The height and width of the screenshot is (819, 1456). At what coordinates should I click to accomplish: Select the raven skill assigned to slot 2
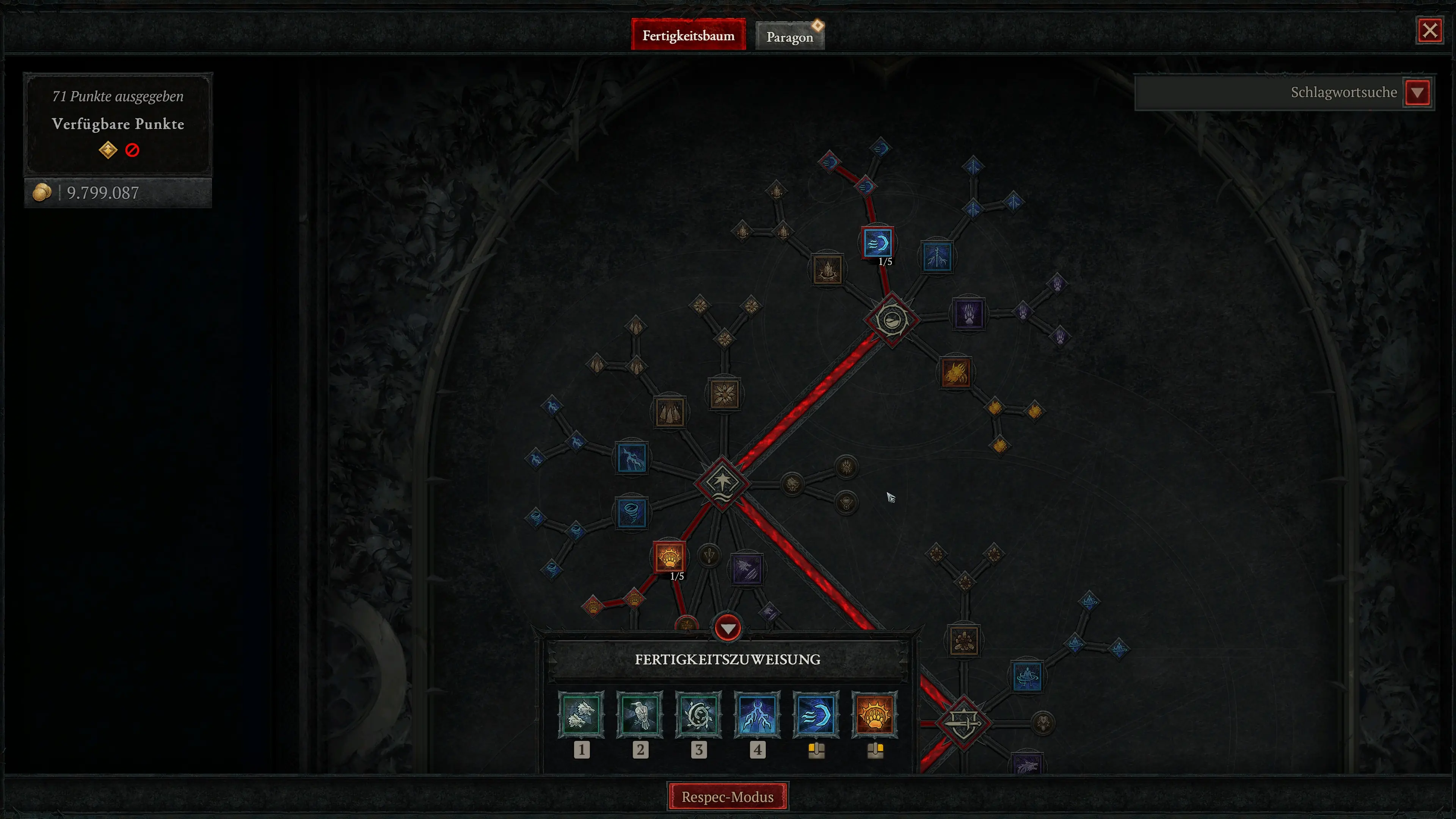[x=640, y=715]
